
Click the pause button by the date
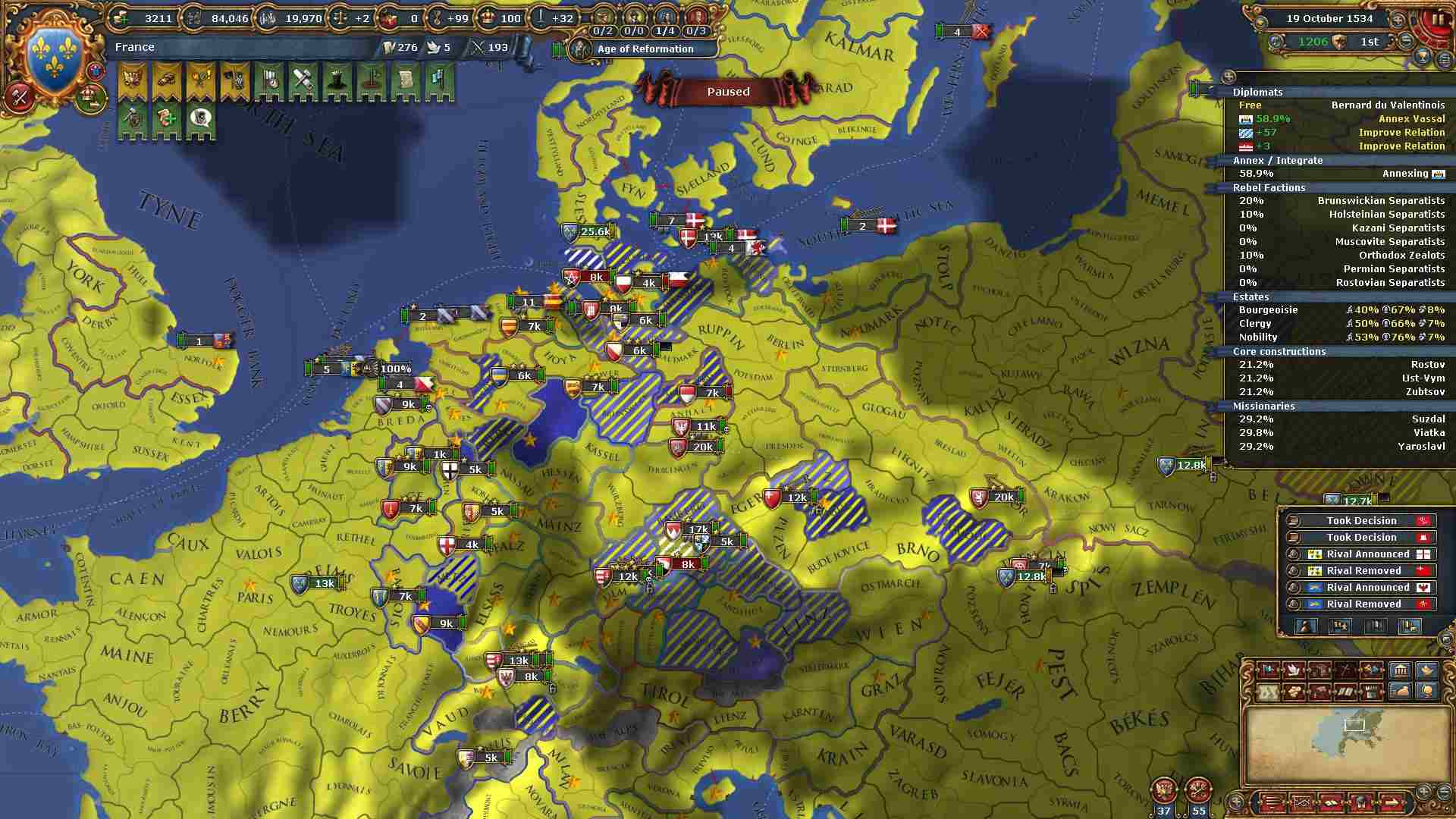(1437, 20)
